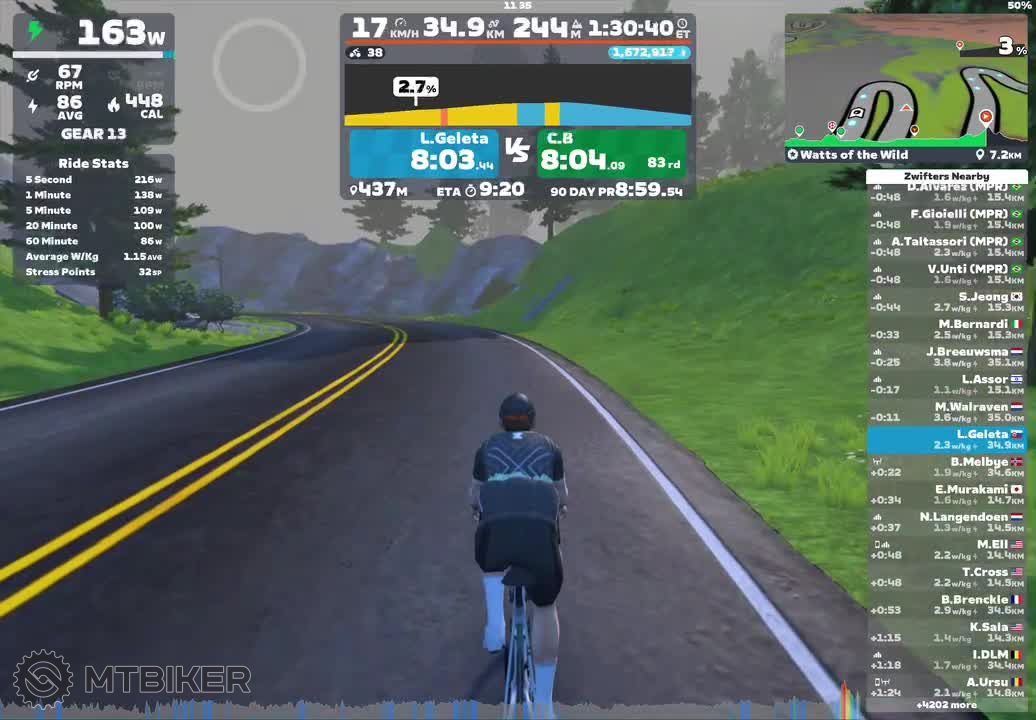The image size is (1036, 720).
Task: Choose rider V.Unti from the nearby list
Action: click(946, 274)
